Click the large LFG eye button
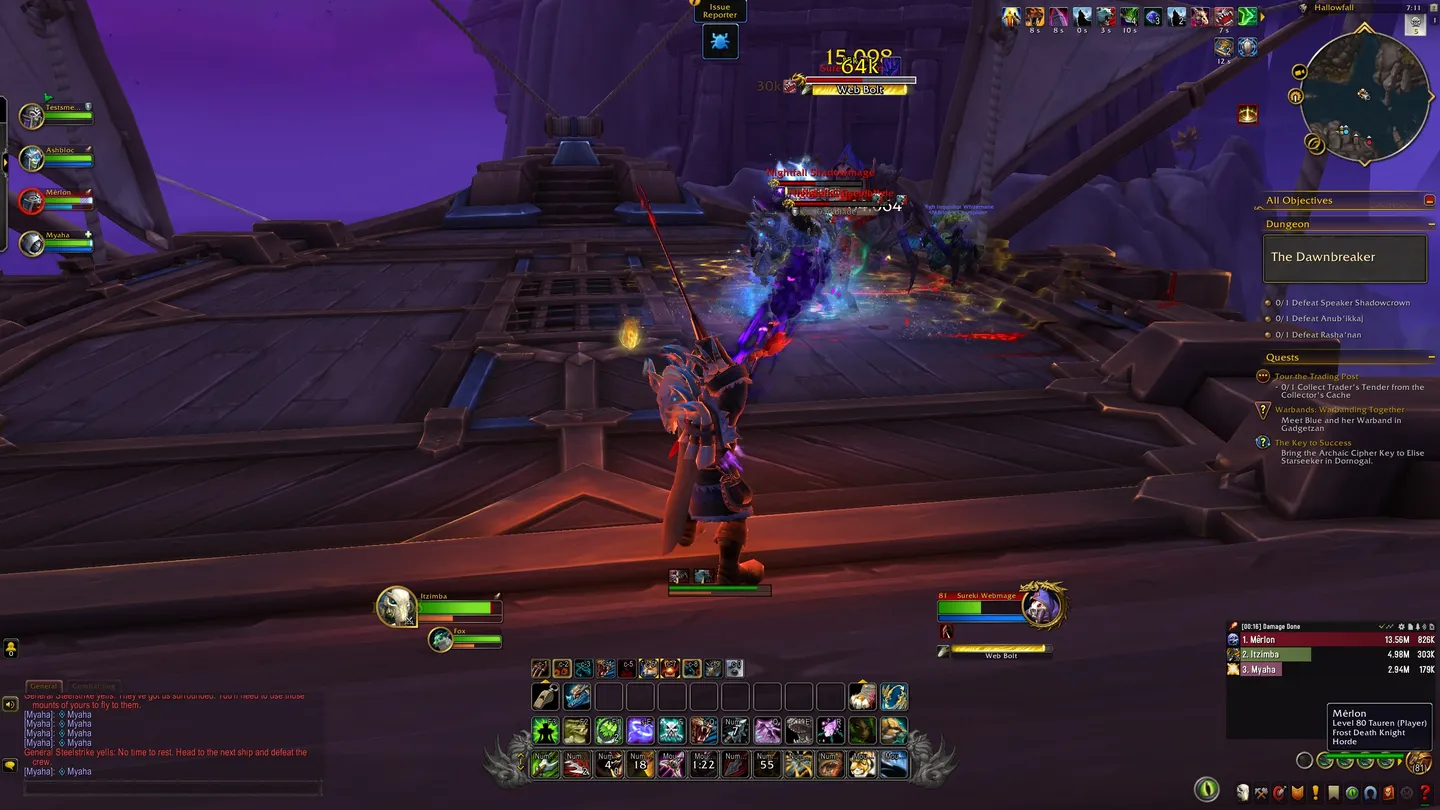 (1207, 790)
